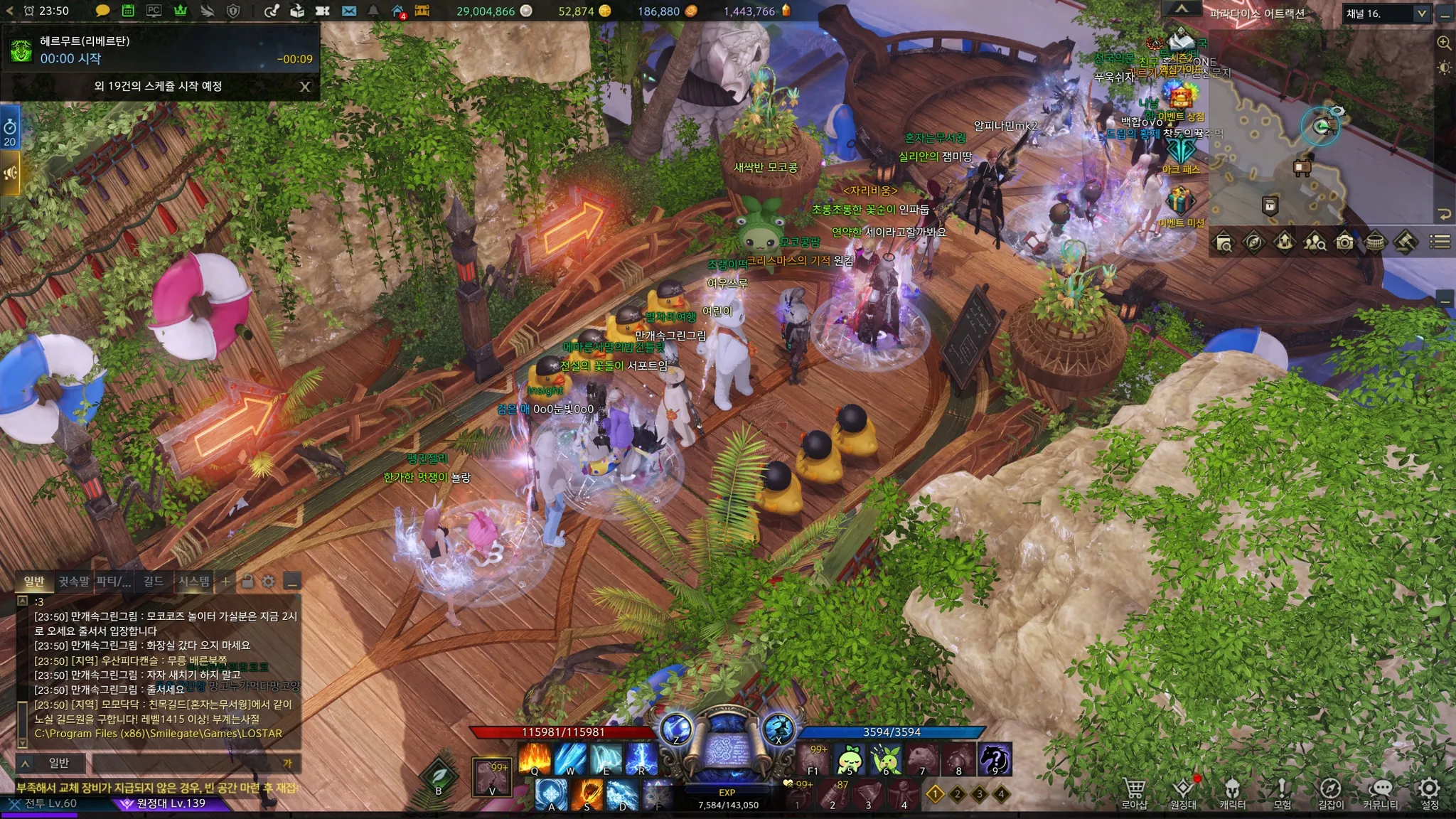The image size is (1456, 819).
Task: Open the mail envelope icon
Action: pyautogui.click(x=349, y=11)
